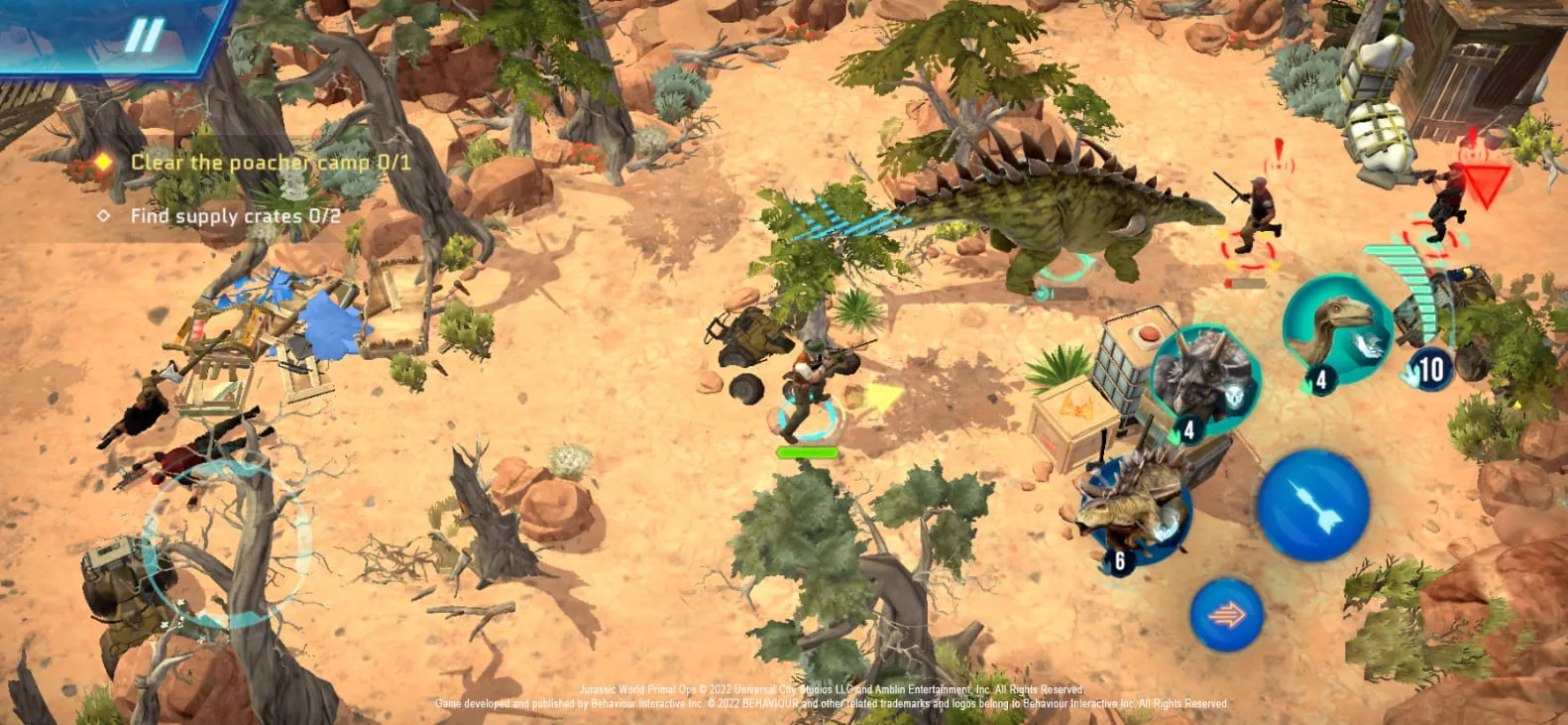Select the Clear the poacher camp objective
1568x725 pixels.
(270, 162)
